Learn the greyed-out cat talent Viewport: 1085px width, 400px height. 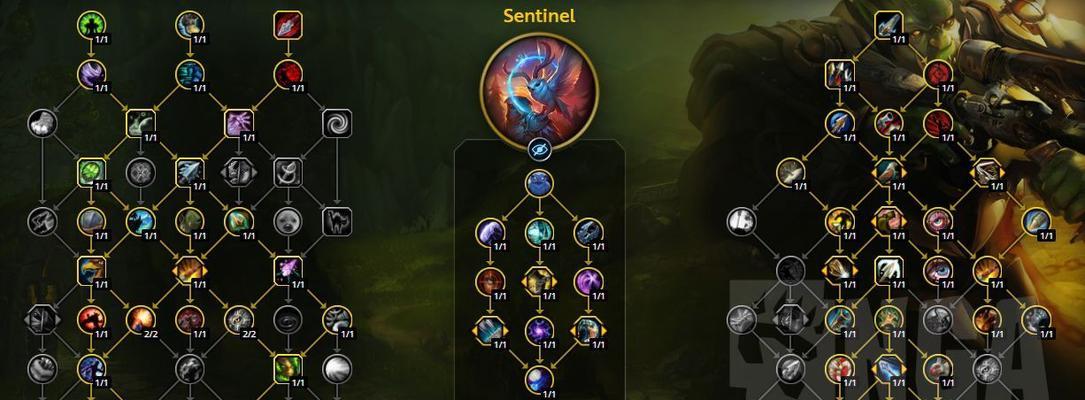337,221
